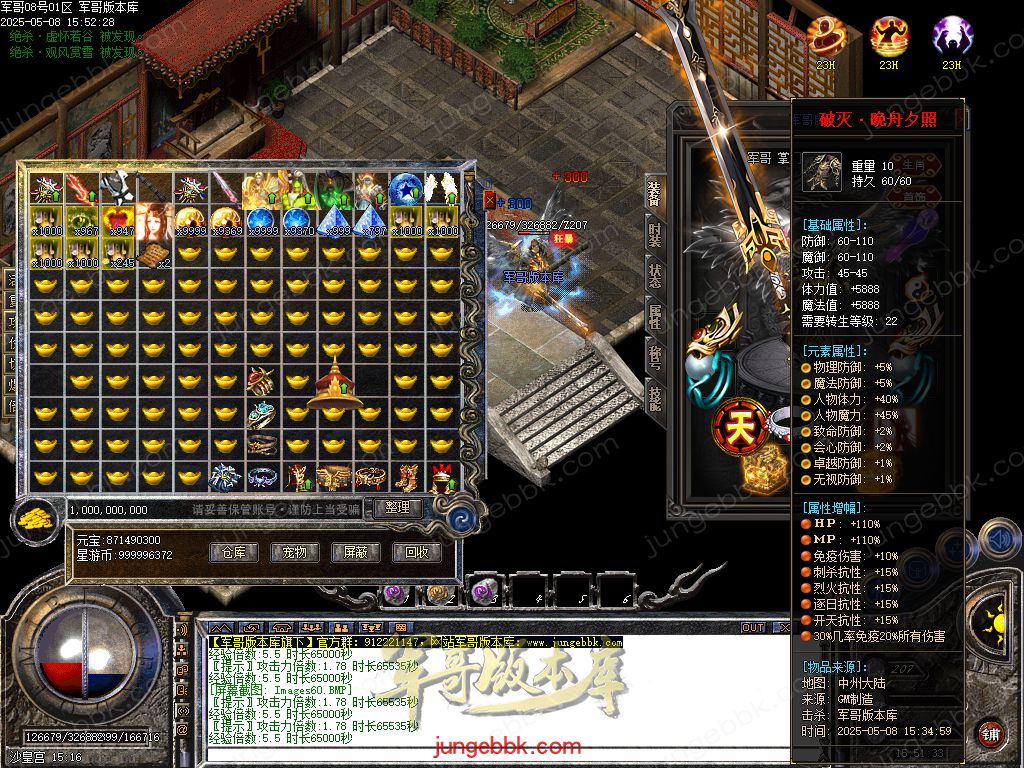Select the red-haired lady portrait item
The width and height of the screenshot is (1024, 768).
[153, 221]
